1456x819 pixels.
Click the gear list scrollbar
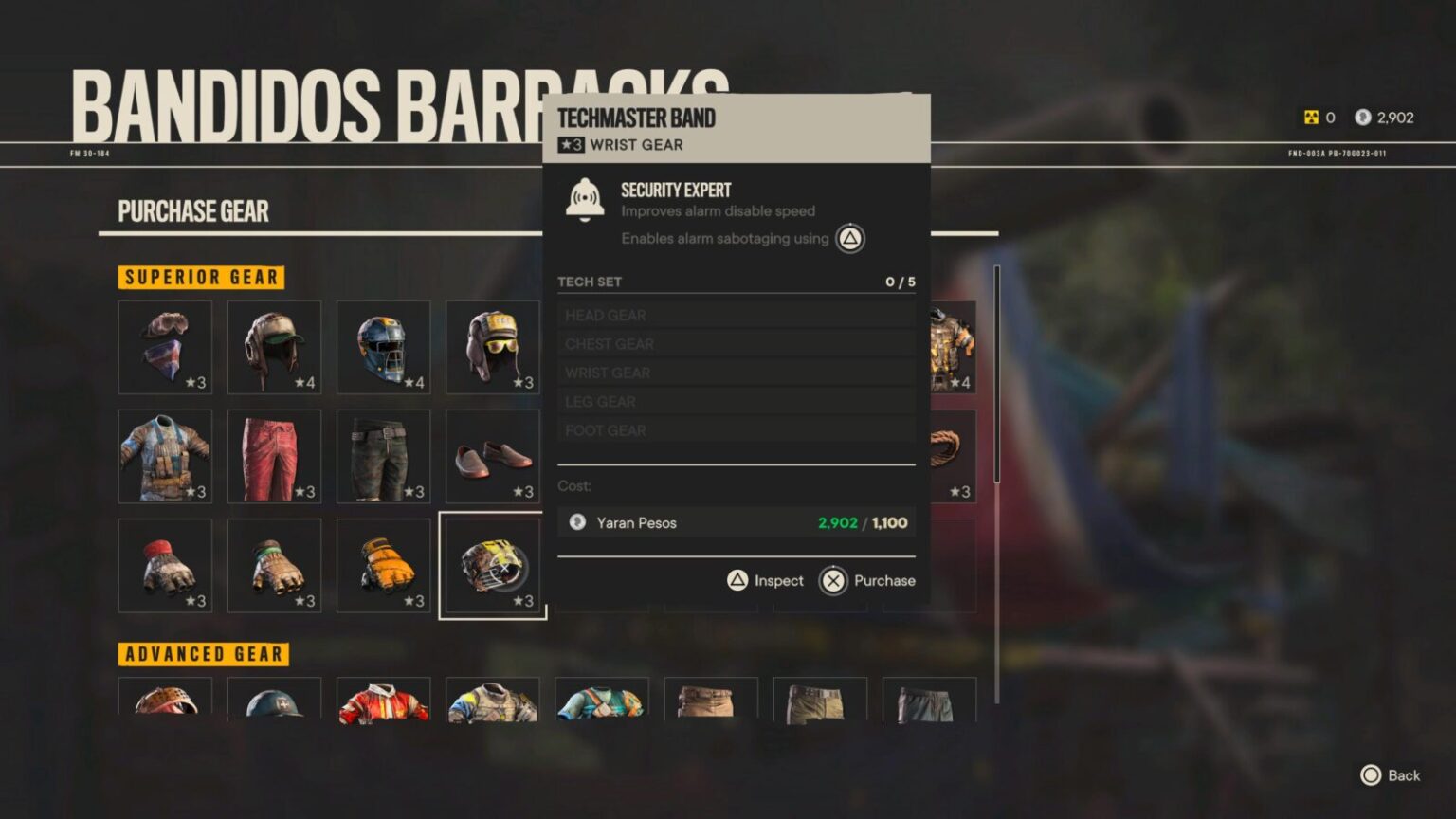[x=996, y=379]
